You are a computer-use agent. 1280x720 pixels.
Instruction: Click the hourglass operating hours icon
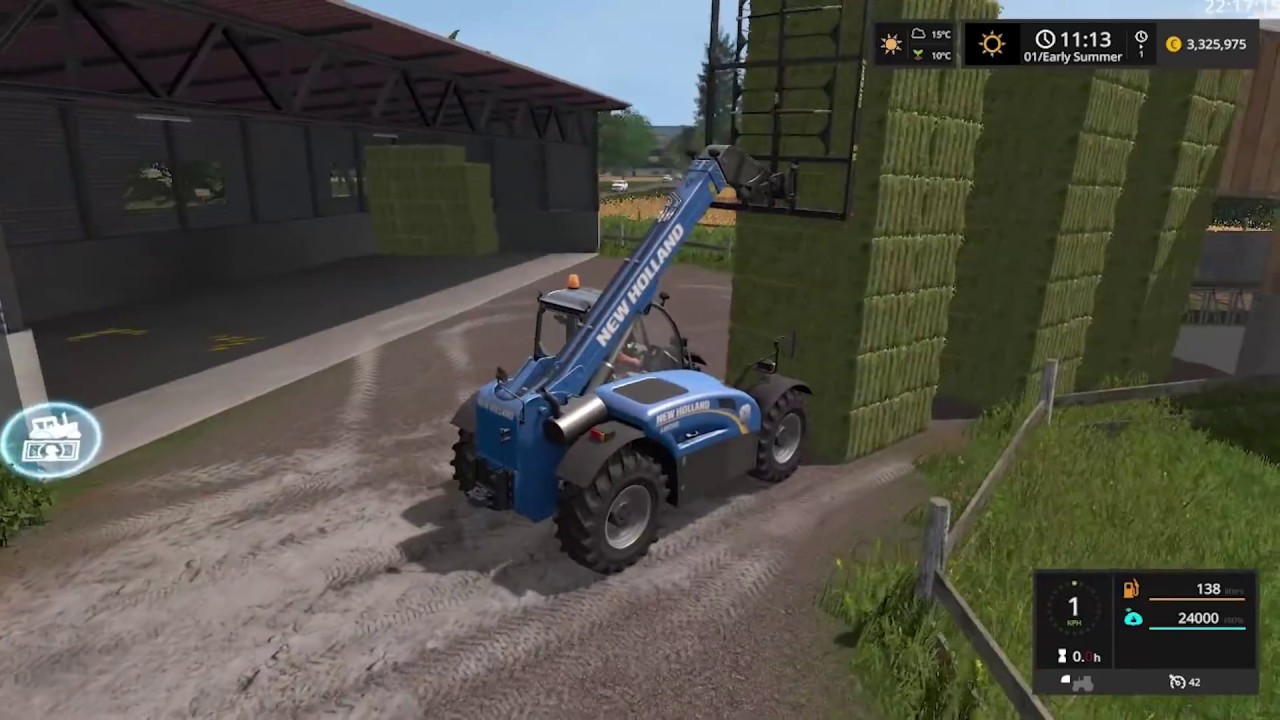click(1062, 656)
